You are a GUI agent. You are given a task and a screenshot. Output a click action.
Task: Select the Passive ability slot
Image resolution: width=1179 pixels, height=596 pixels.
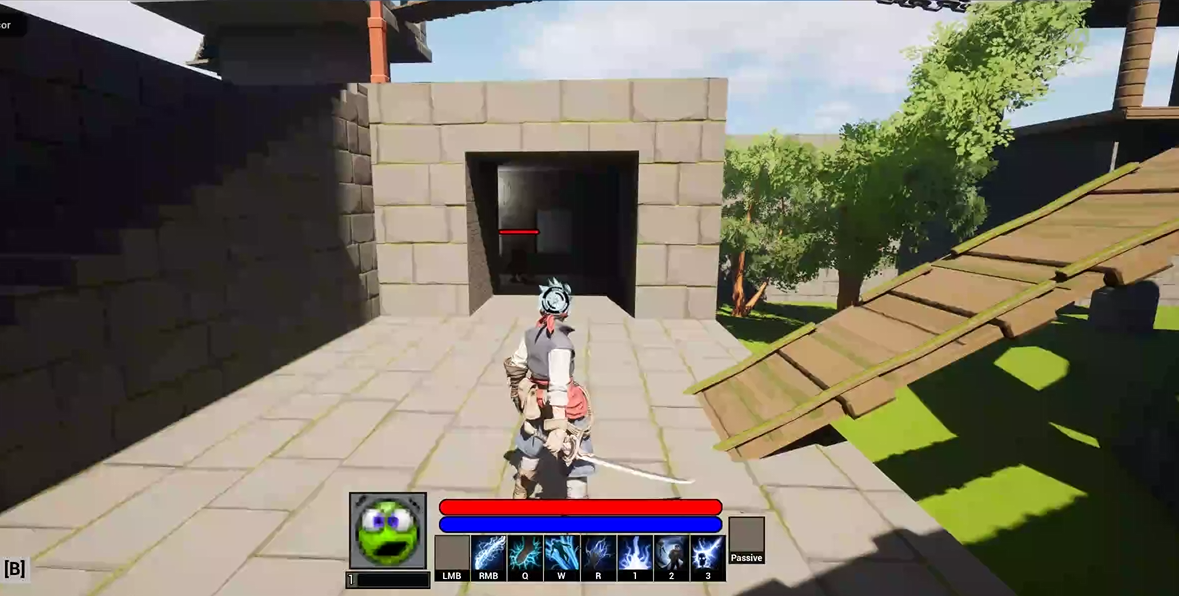pyautogui.click(x=746, y=538)
